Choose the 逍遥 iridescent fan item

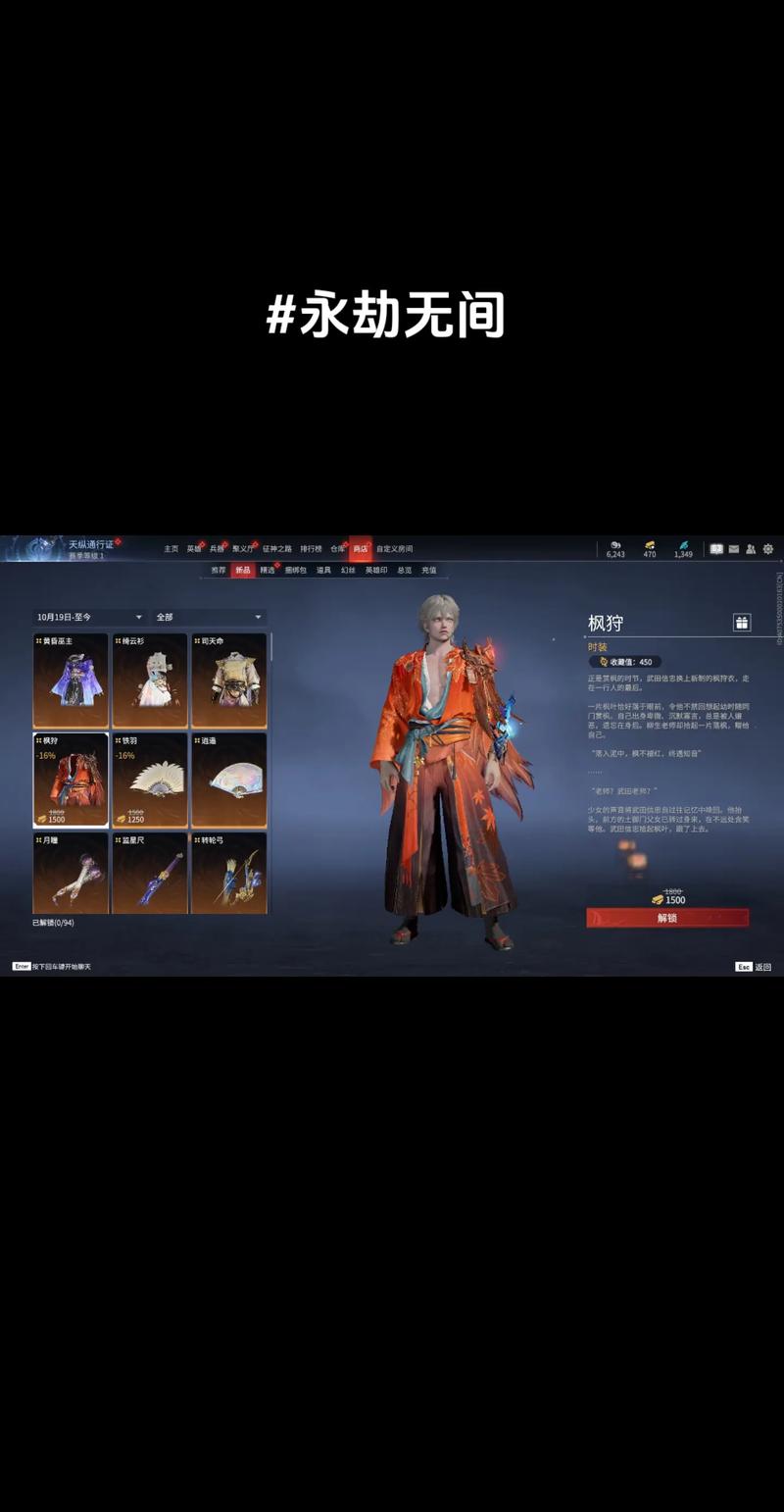228,780
